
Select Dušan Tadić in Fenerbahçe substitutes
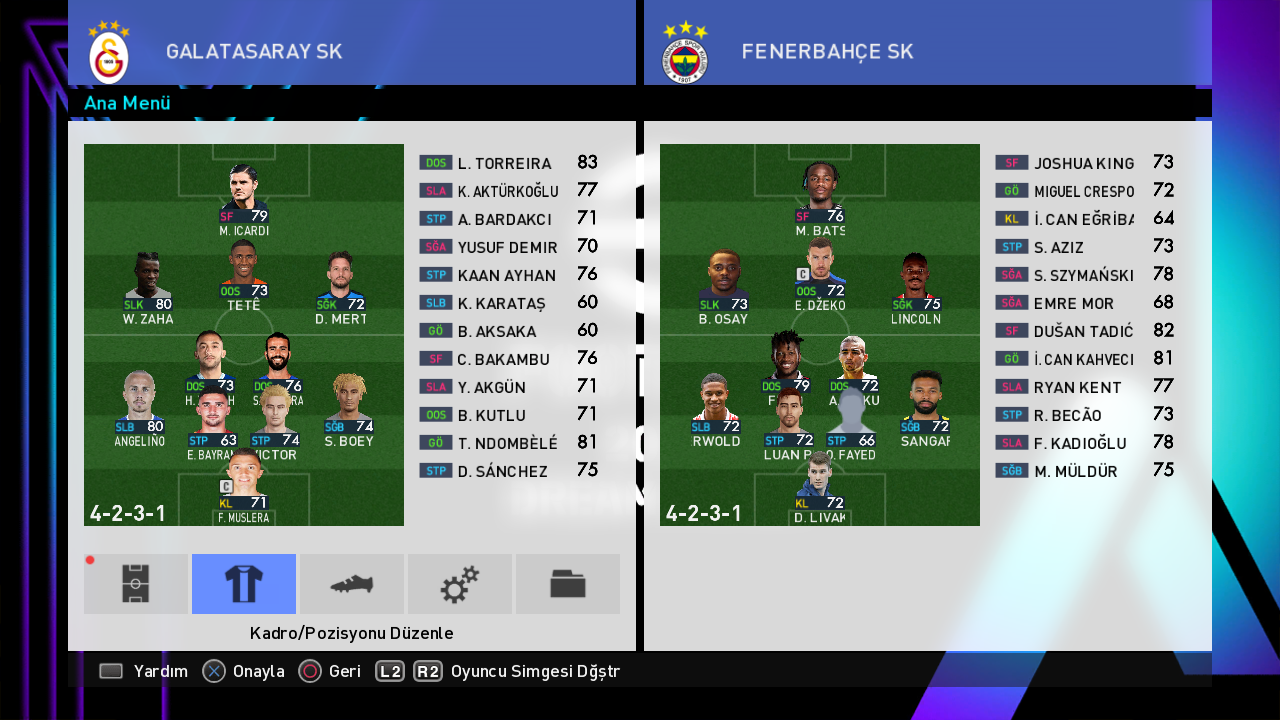(1083, 331)
